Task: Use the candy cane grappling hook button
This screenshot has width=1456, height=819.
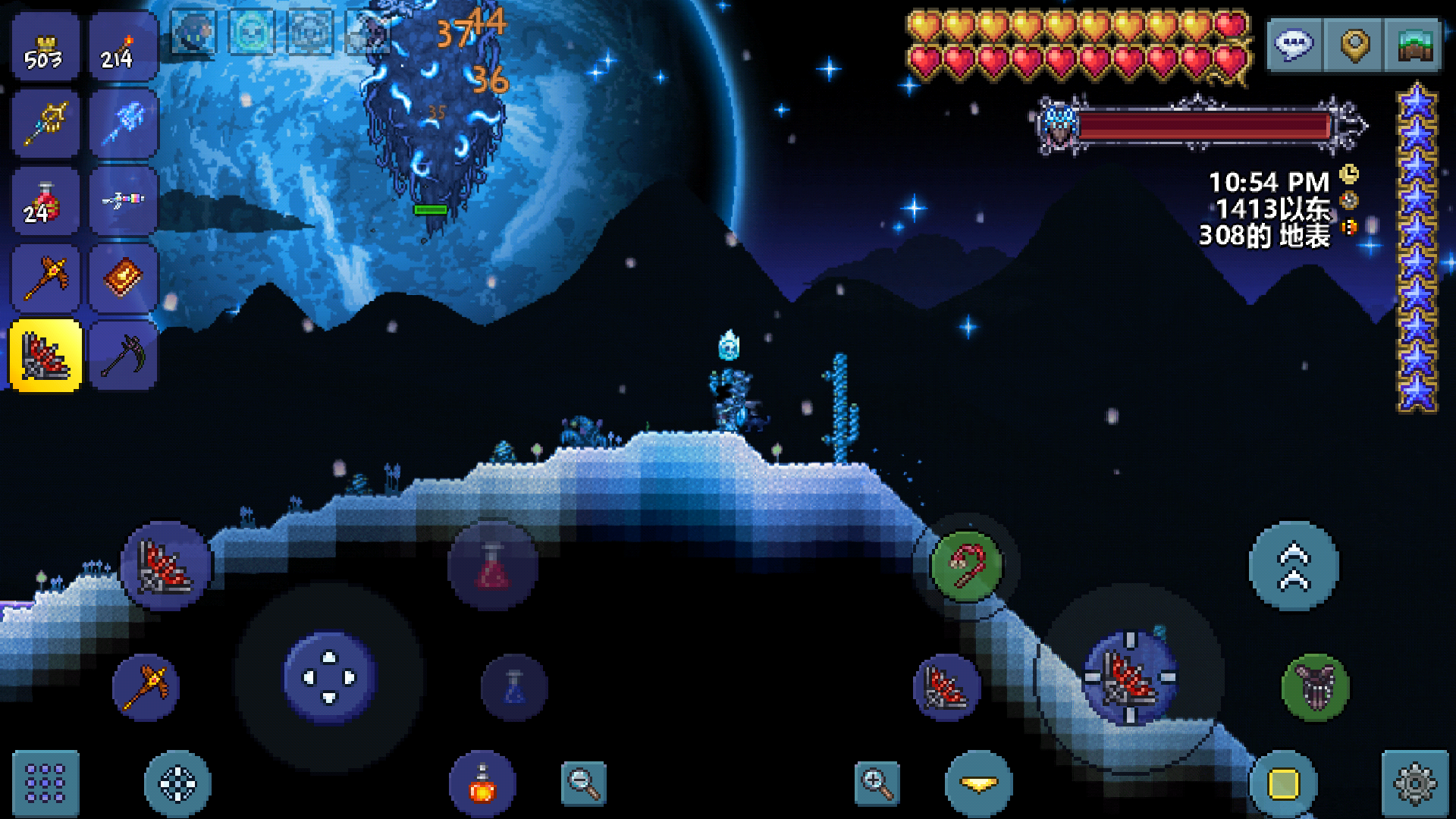Action: (967, 566)
